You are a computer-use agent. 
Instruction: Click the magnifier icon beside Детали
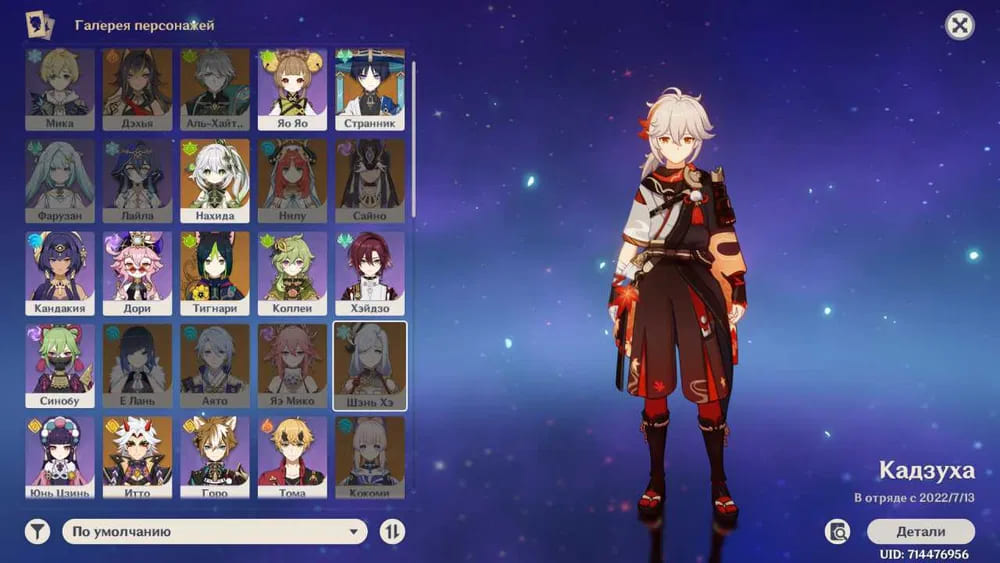tap(838, 531)
